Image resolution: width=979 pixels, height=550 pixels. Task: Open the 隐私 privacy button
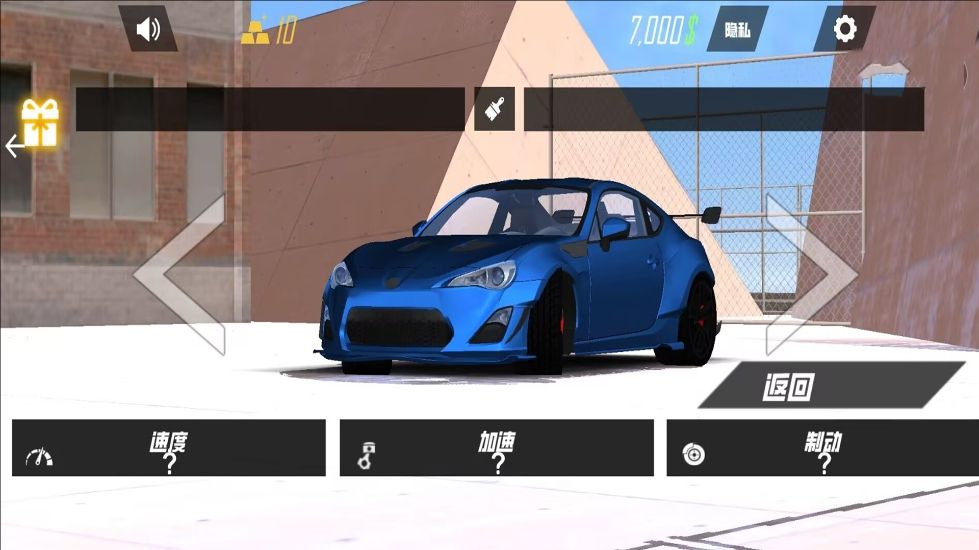737,30
